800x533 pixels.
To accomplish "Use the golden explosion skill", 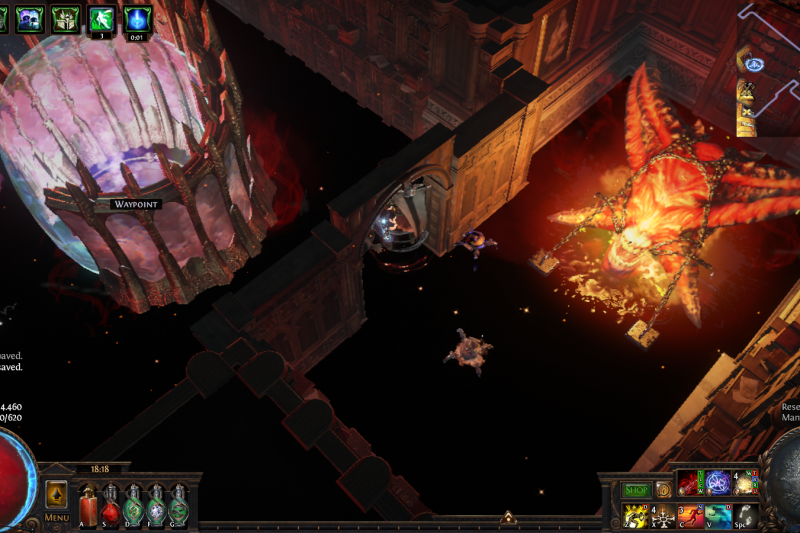I will [x=746, y=483].
